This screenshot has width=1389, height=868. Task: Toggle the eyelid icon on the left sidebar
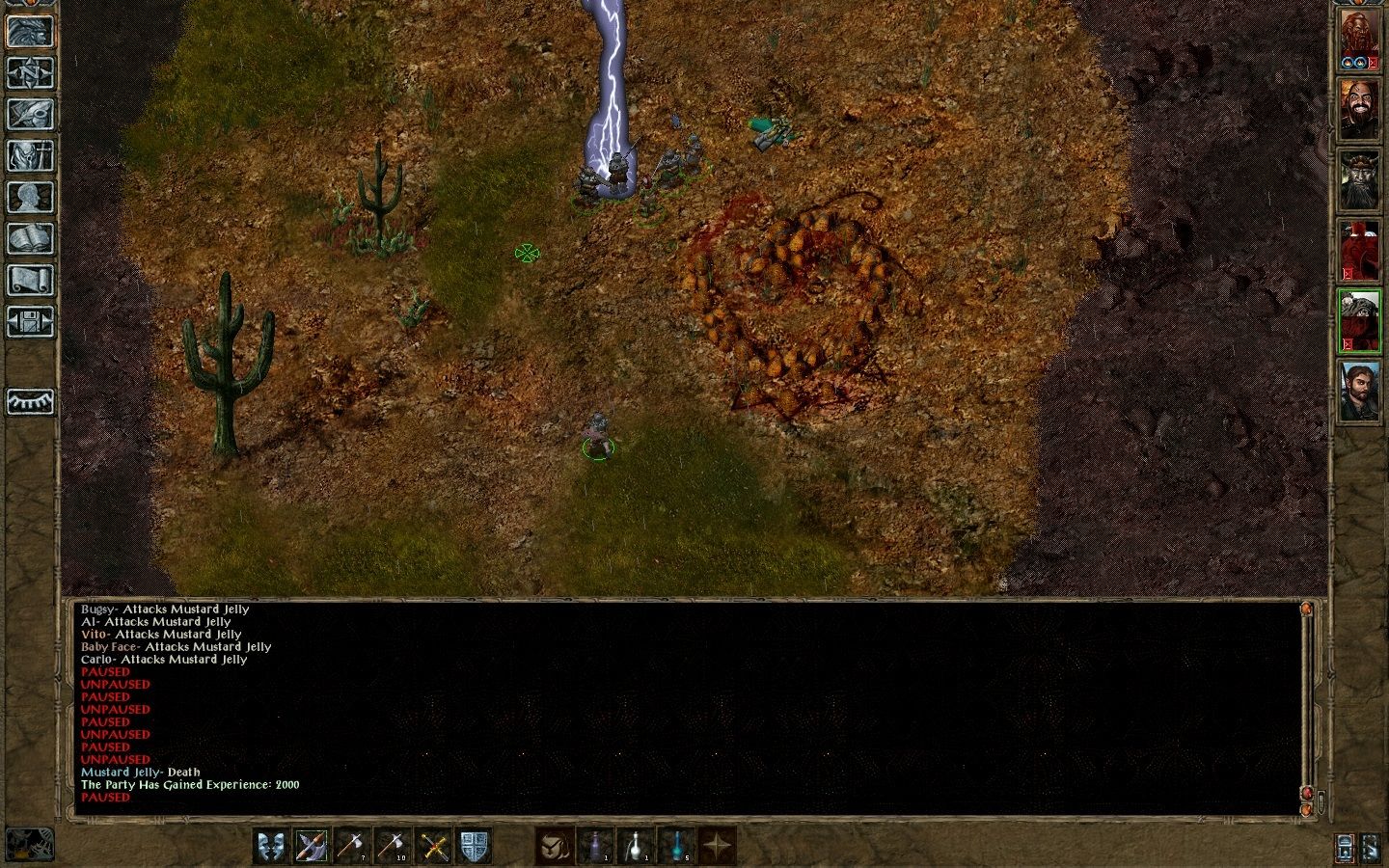coord(30,402)
